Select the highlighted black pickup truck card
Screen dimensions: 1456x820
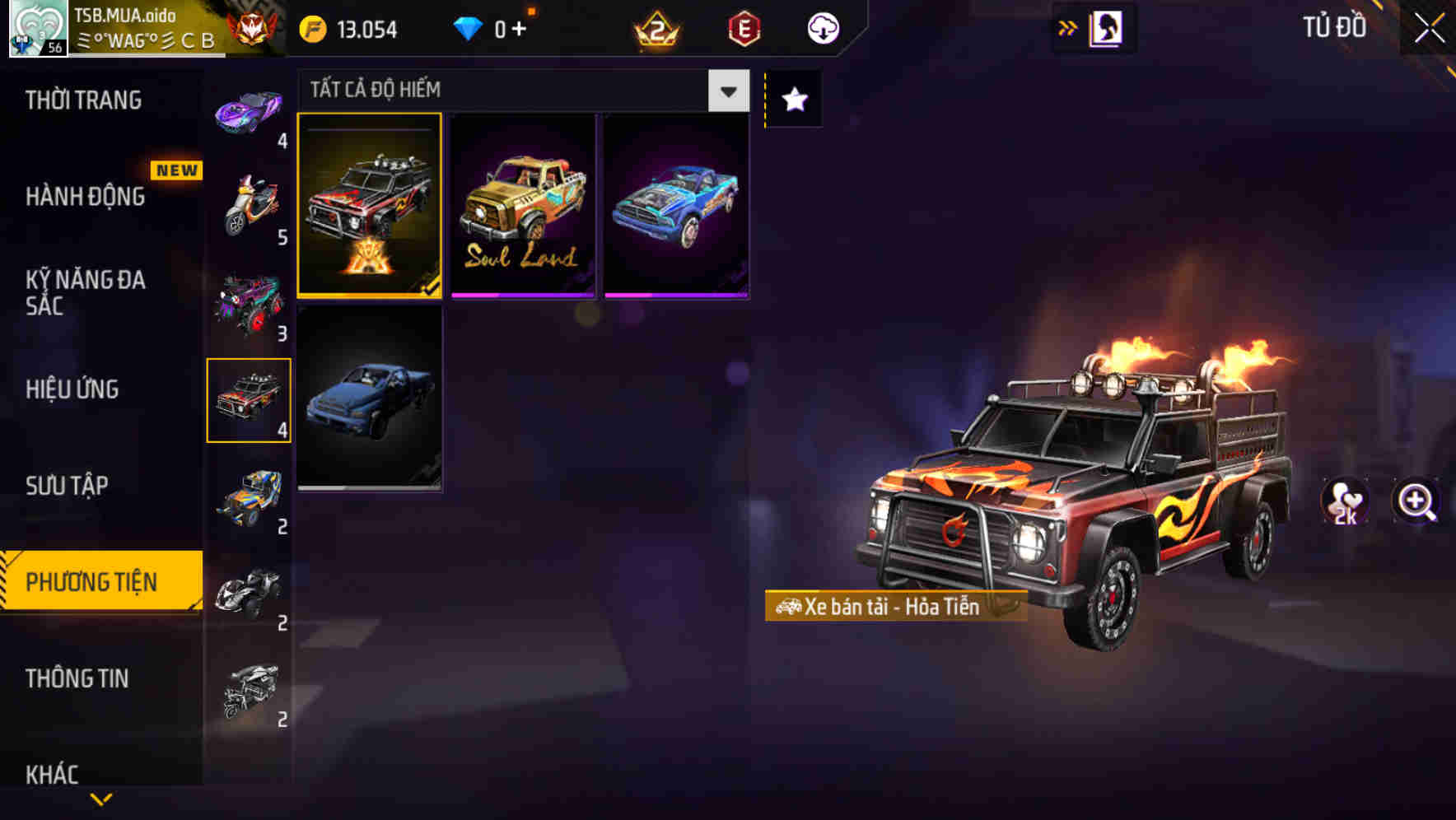(x=370, y=206)
